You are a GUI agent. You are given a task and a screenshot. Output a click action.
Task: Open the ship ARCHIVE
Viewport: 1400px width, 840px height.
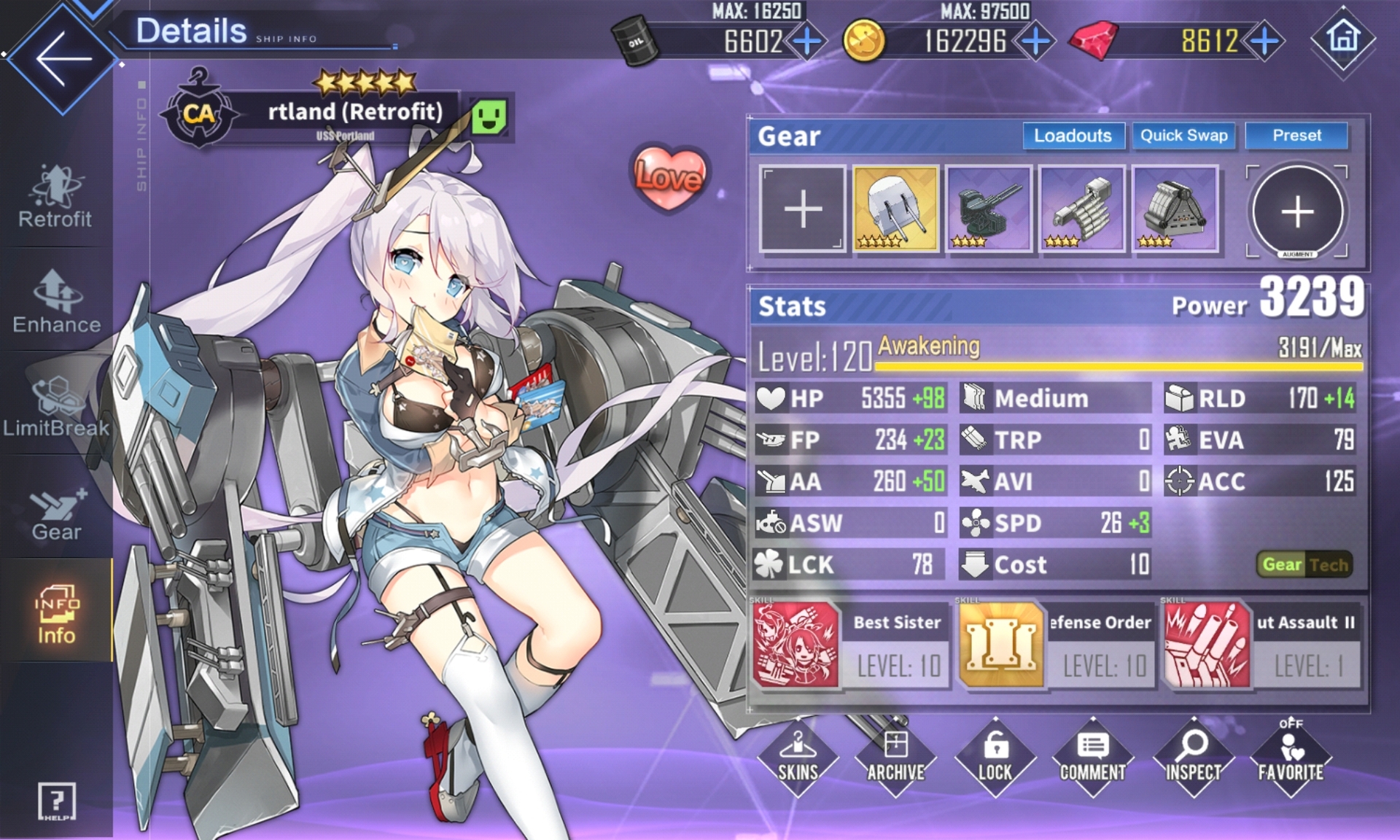click(x=896, y=757)
